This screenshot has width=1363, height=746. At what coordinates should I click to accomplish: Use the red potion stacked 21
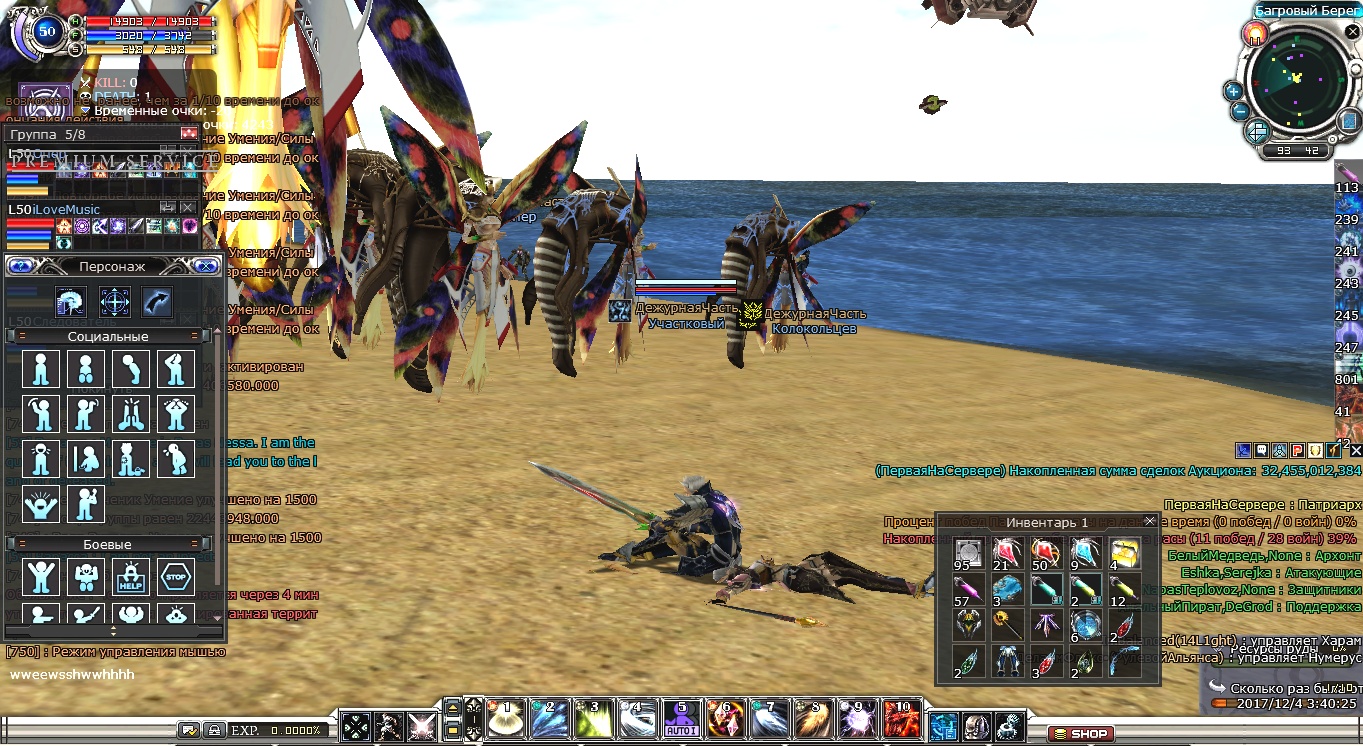[1006, 552]
